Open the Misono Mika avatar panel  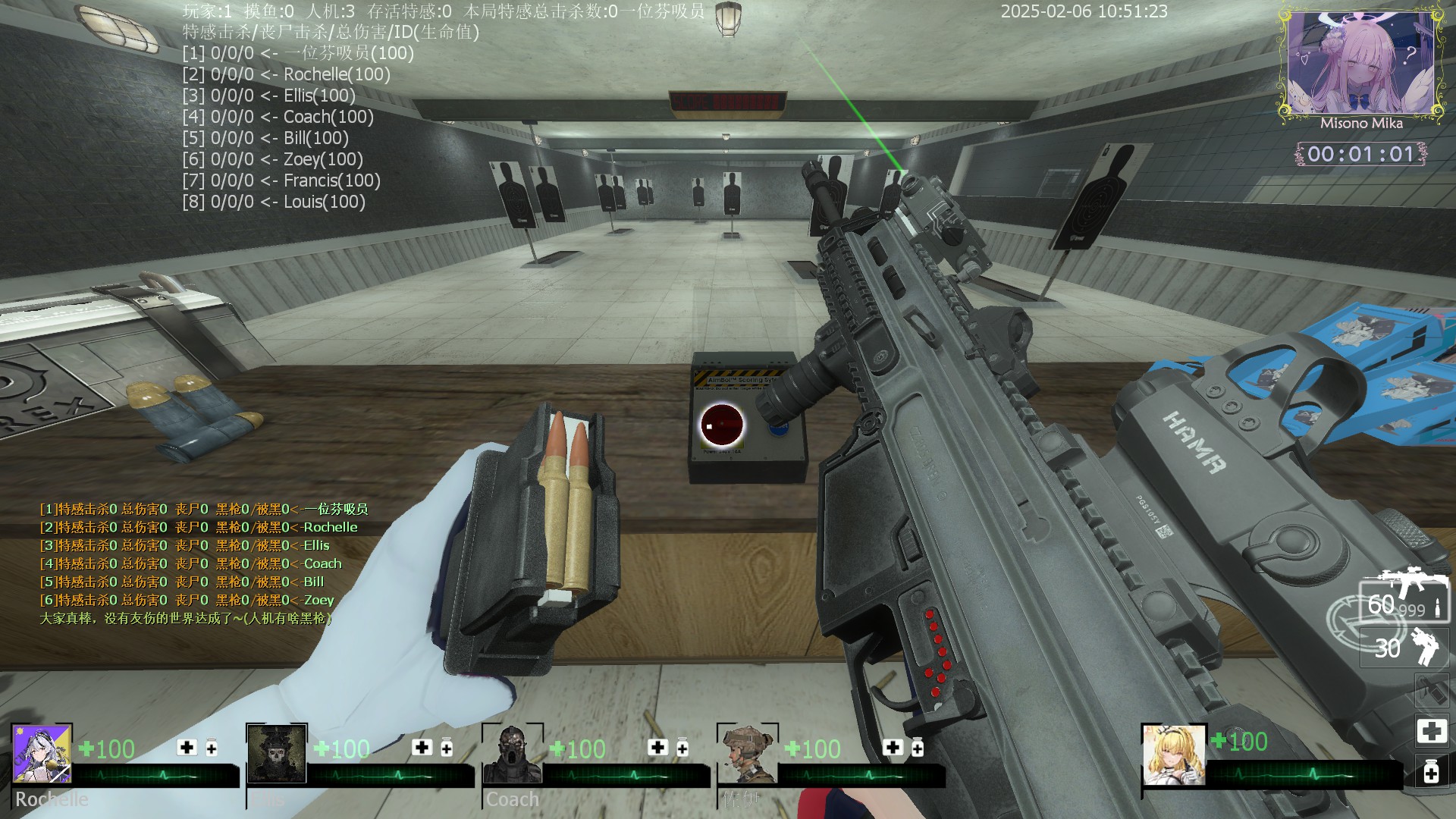(1360, 66)
